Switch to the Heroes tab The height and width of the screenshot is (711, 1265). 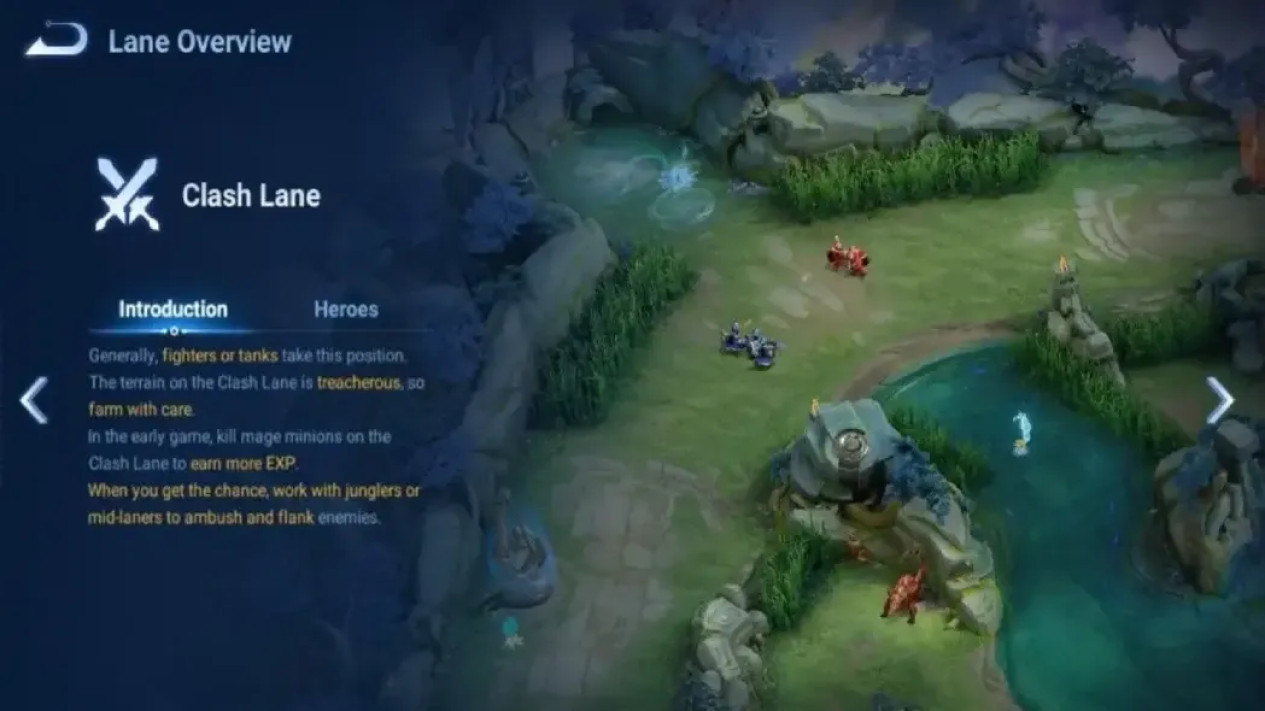coord(346,309)
